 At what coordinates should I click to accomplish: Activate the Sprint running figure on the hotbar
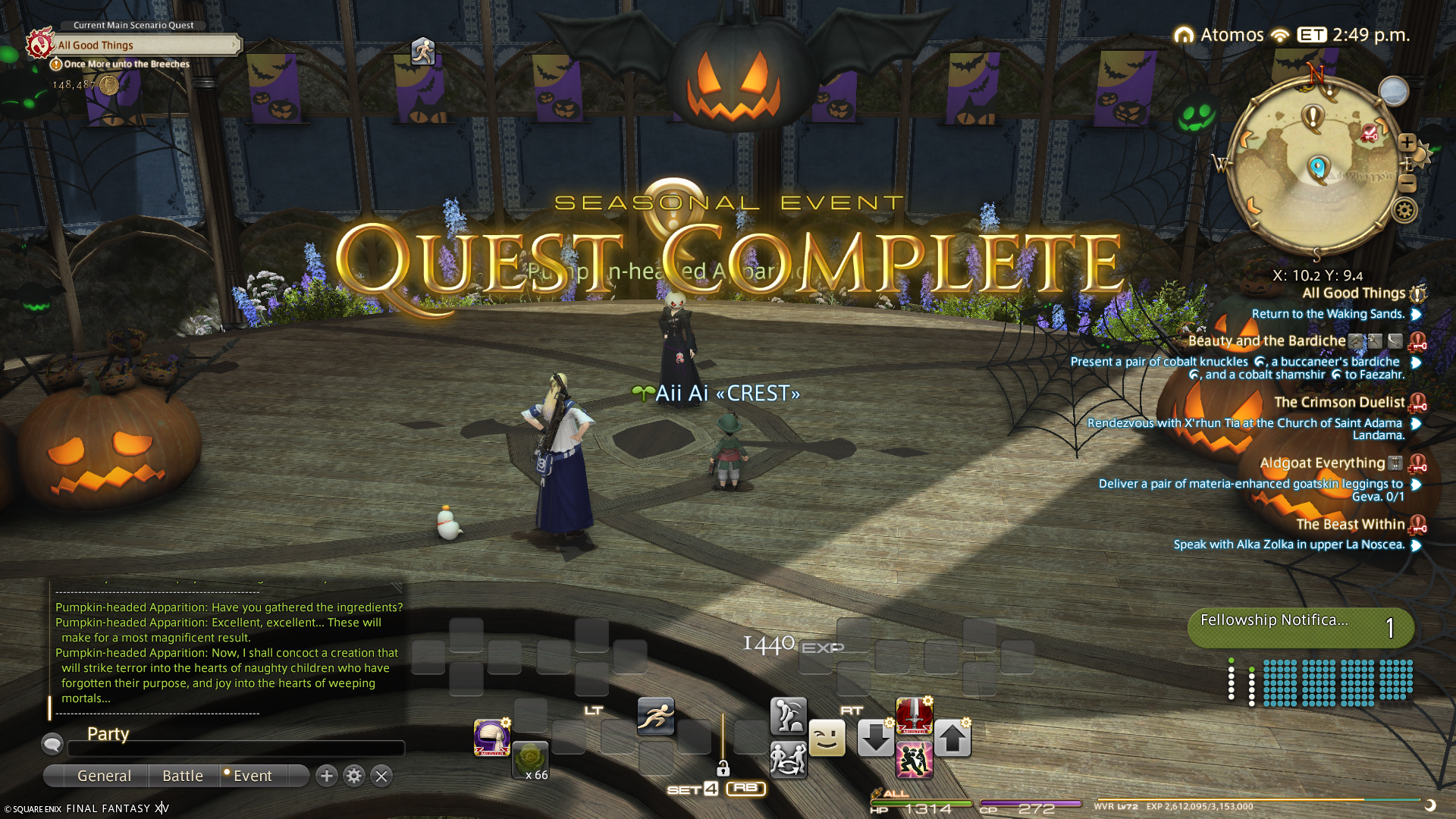click(x=656, y=716)
